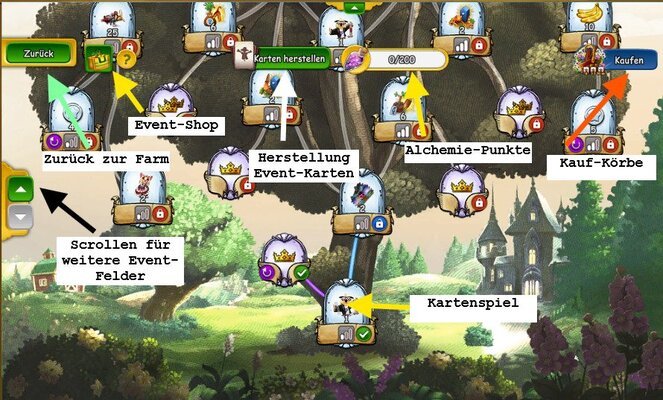Choose the event node with blue padlock

(359, 206)
